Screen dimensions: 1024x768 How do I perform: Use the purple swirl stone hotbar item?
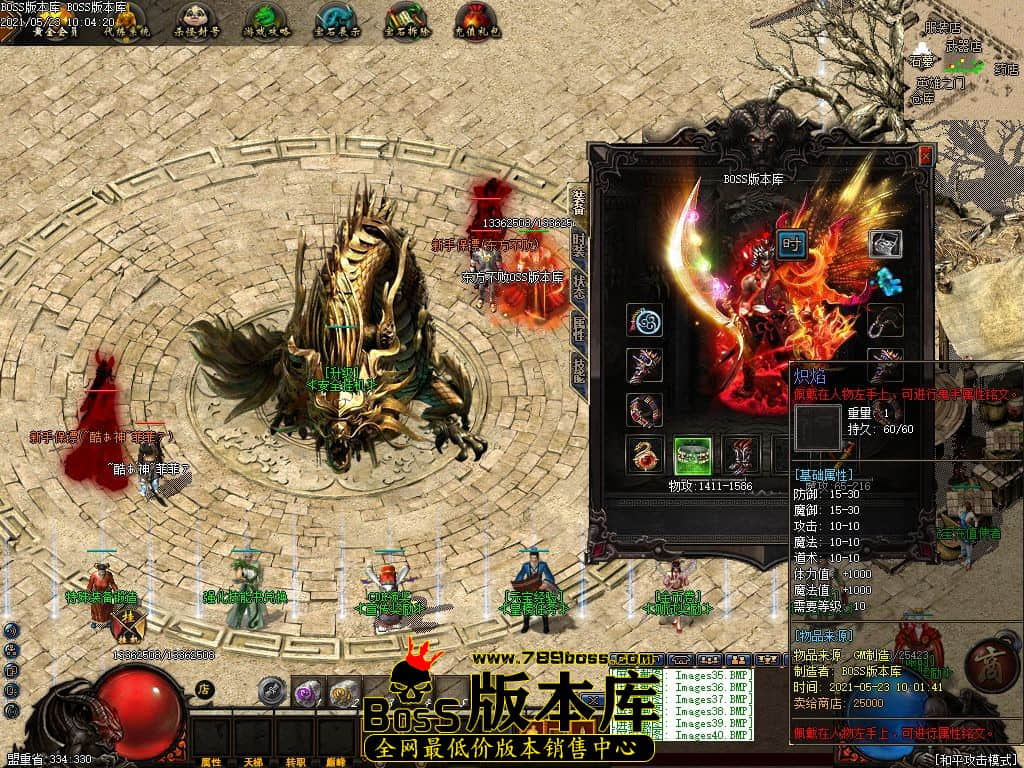307,692
